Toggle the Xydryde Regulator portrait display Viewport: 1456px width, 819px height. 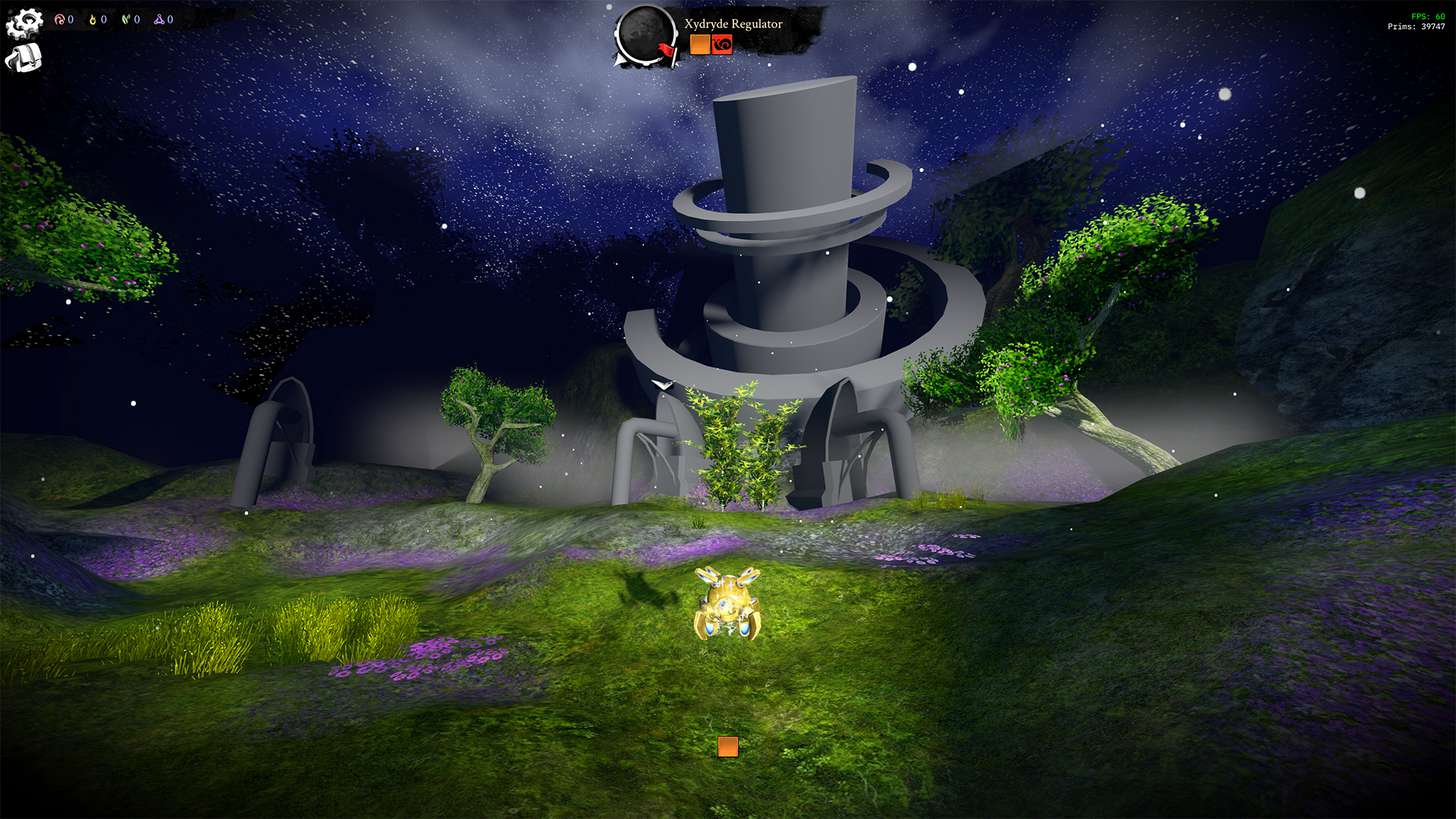tap(646, 33)
